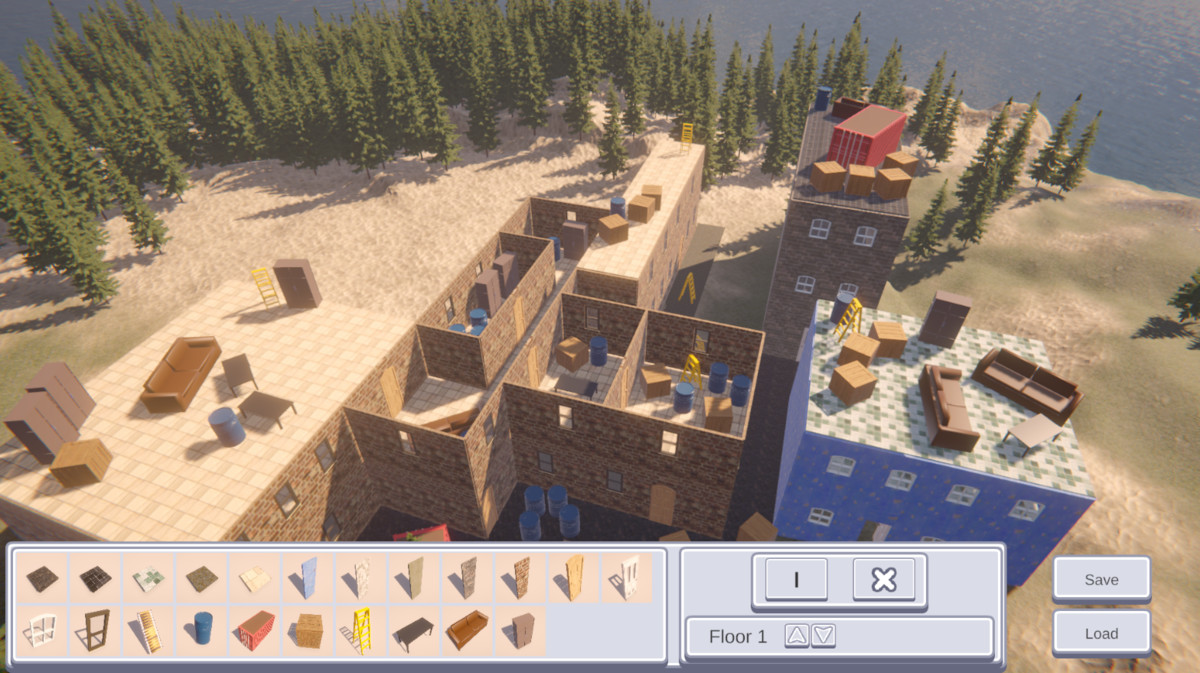Select the wooden door piece
1200x673 pixels.
point(574,577)
